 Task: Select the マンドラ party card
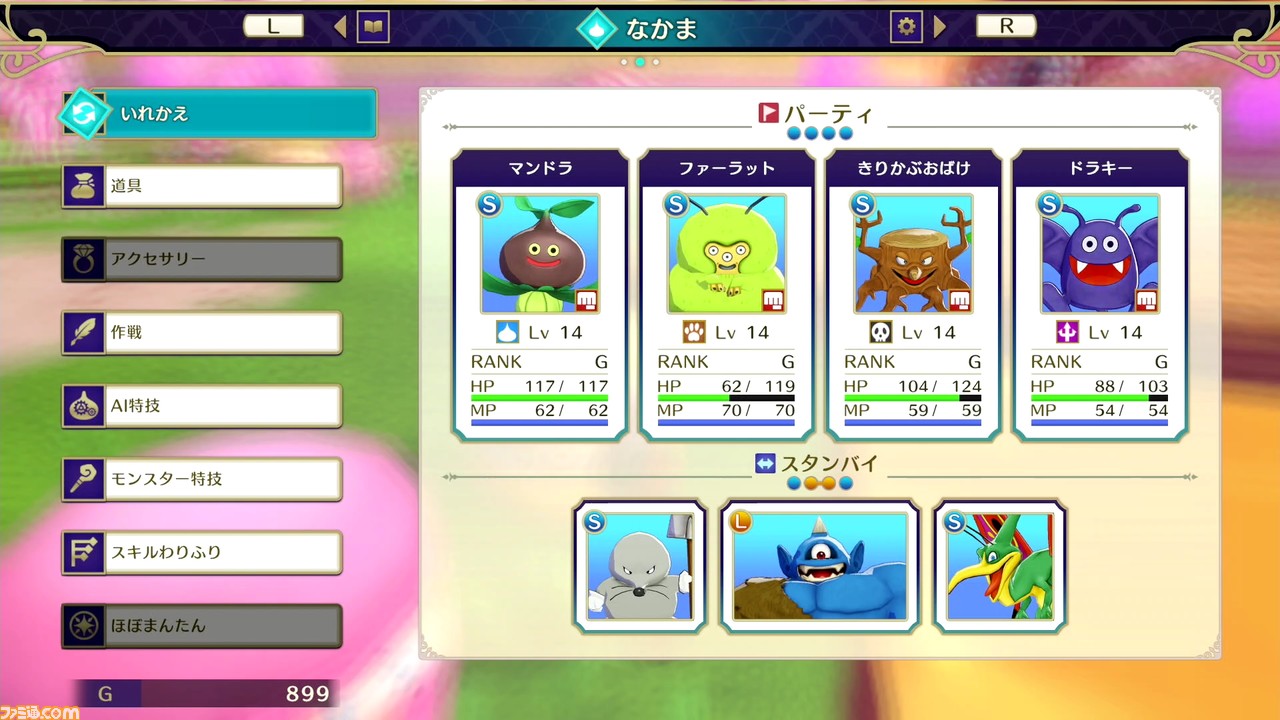pos(540,295)
